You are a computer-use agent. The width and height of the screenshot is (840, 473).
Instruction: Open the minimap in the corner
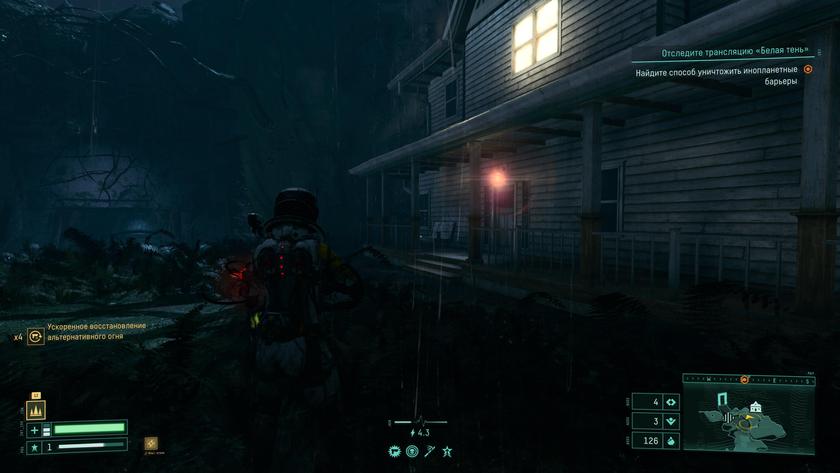(749, 416)
